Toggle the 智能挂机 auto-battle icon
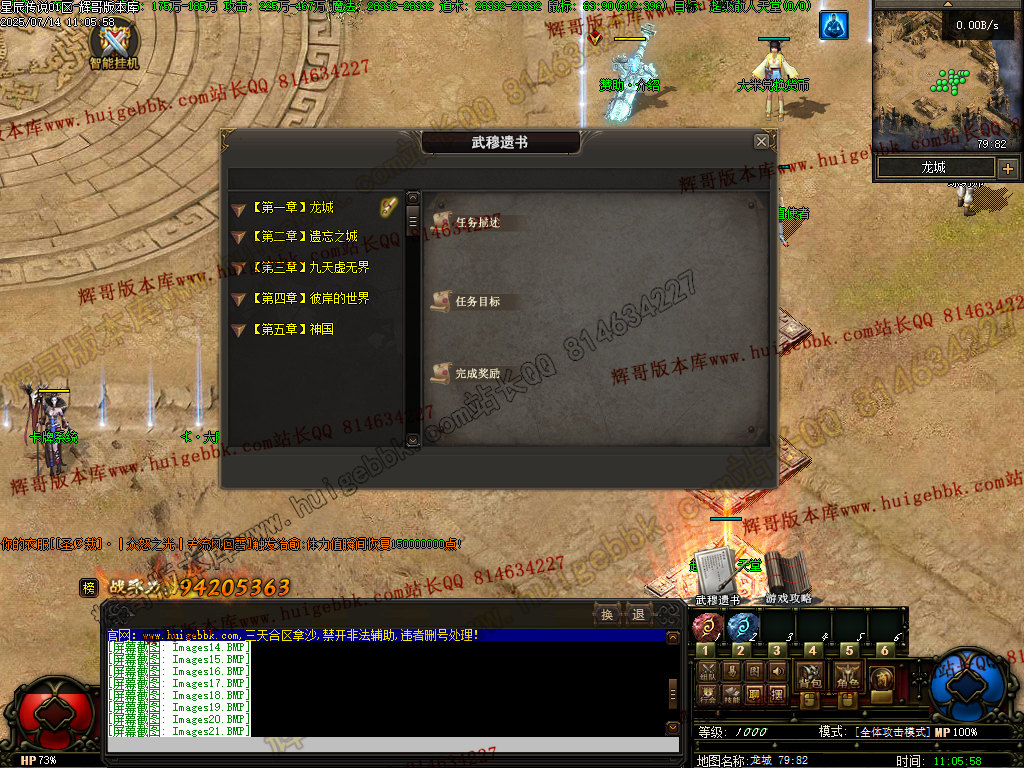Image resolution: width=1024 pixels, height=768 pixels. 115,43
